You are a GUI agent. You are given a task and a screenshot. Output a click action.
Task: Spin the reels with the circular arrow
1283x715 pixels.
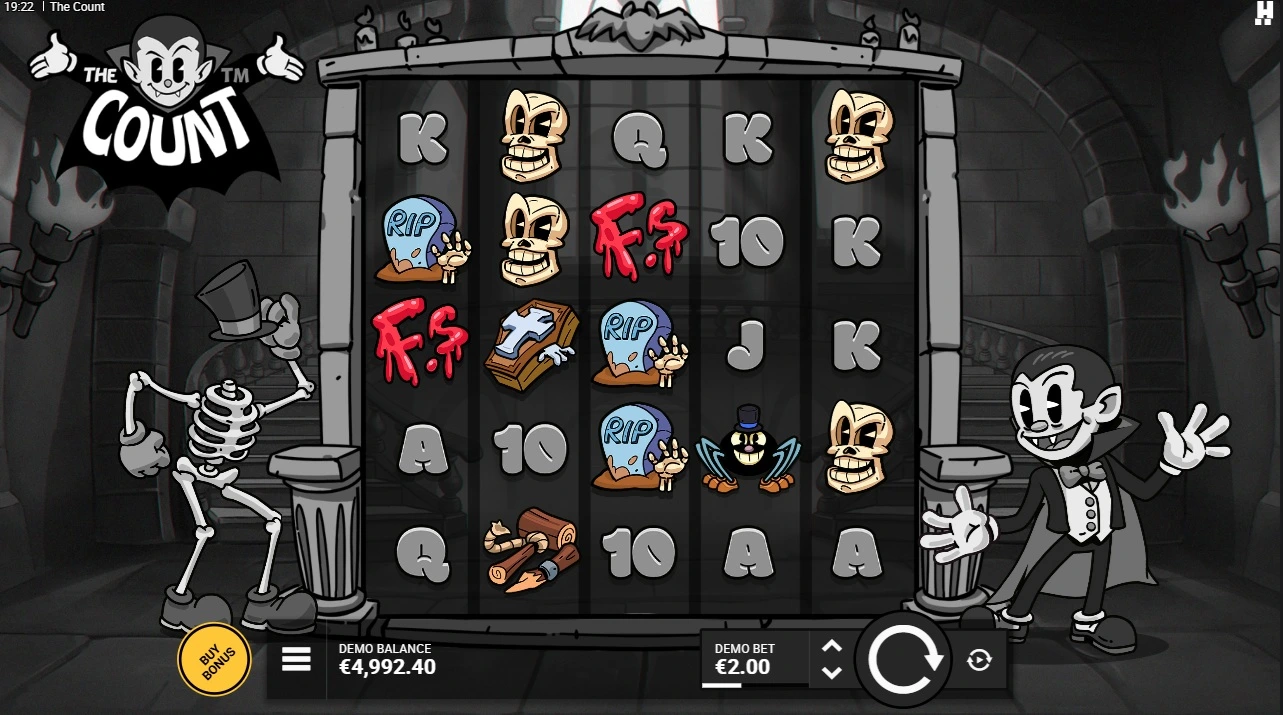(905, 659)
